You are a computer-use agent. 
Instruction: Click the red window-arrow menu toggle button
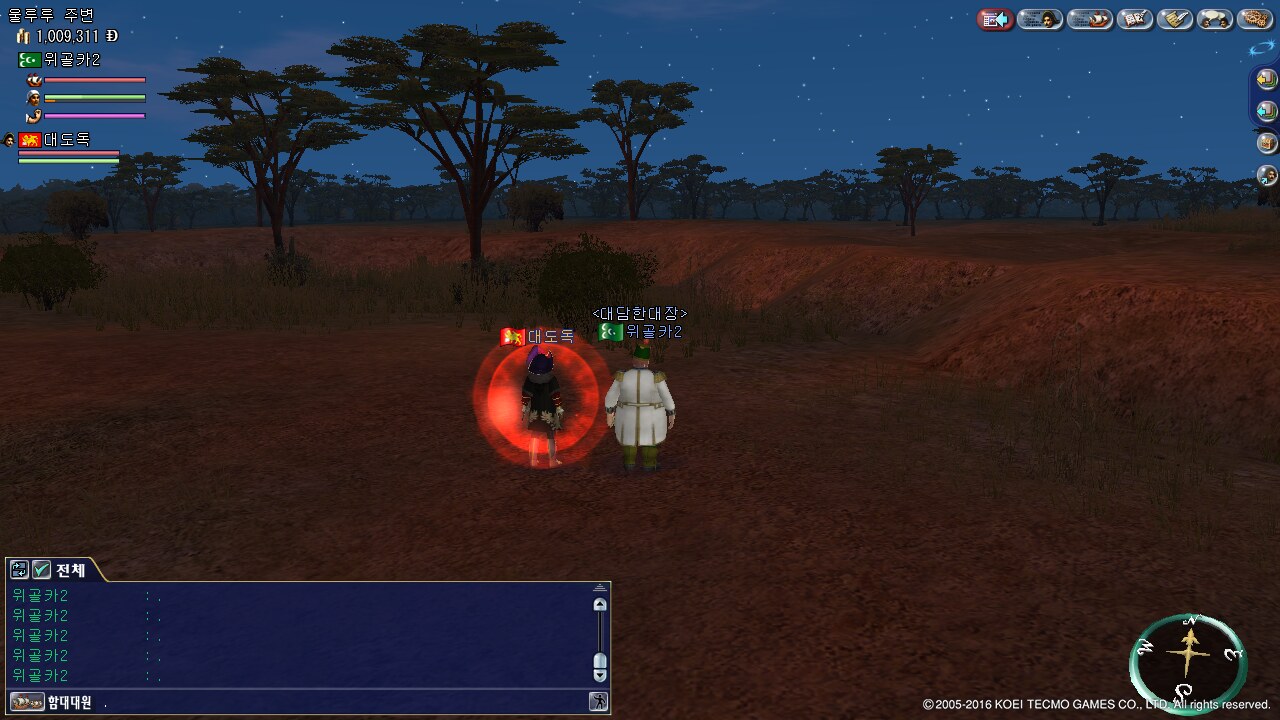(995, 19)
